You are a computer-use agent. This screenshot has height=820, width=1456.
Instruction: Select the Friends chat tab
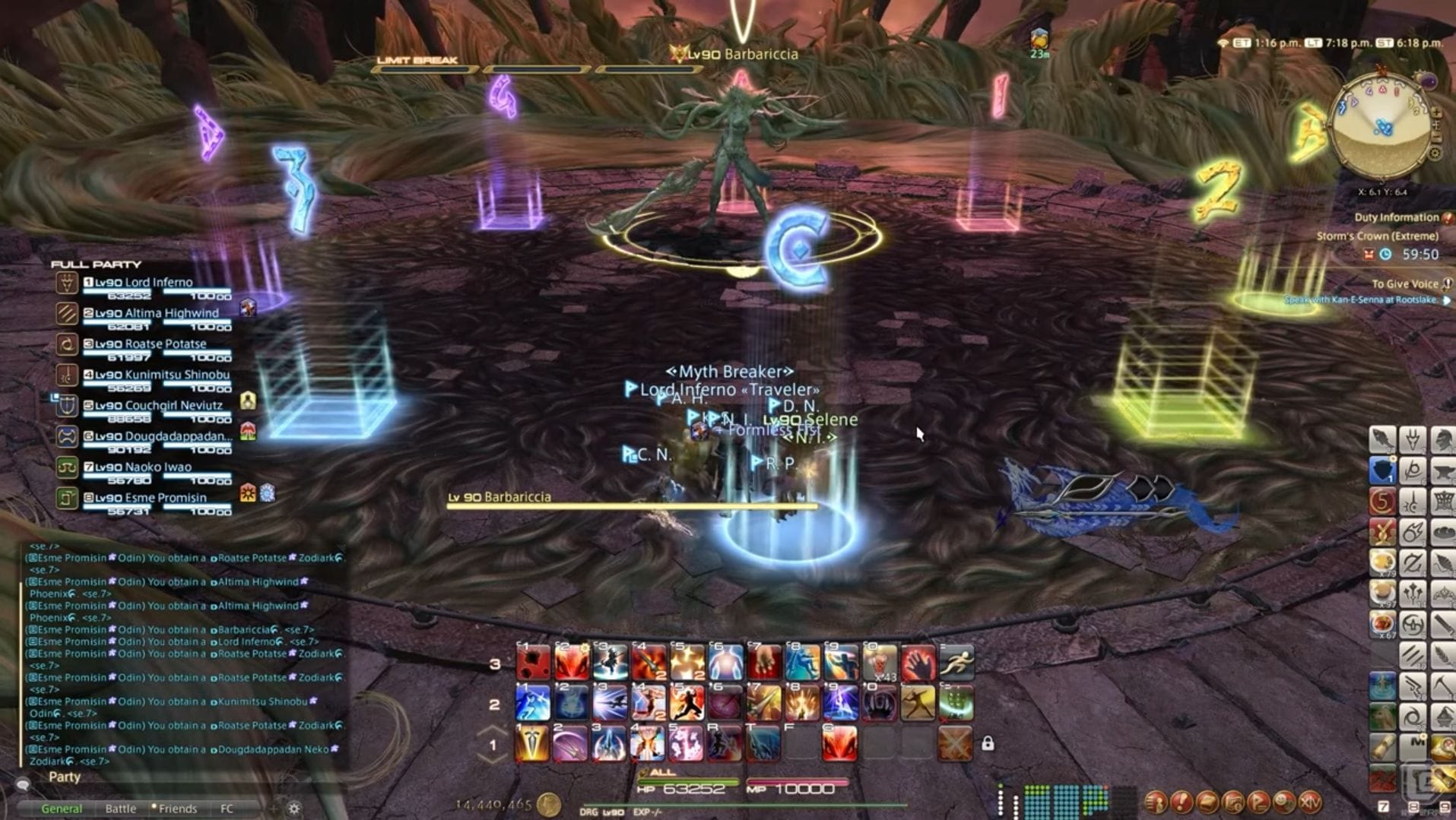[177, 809]
